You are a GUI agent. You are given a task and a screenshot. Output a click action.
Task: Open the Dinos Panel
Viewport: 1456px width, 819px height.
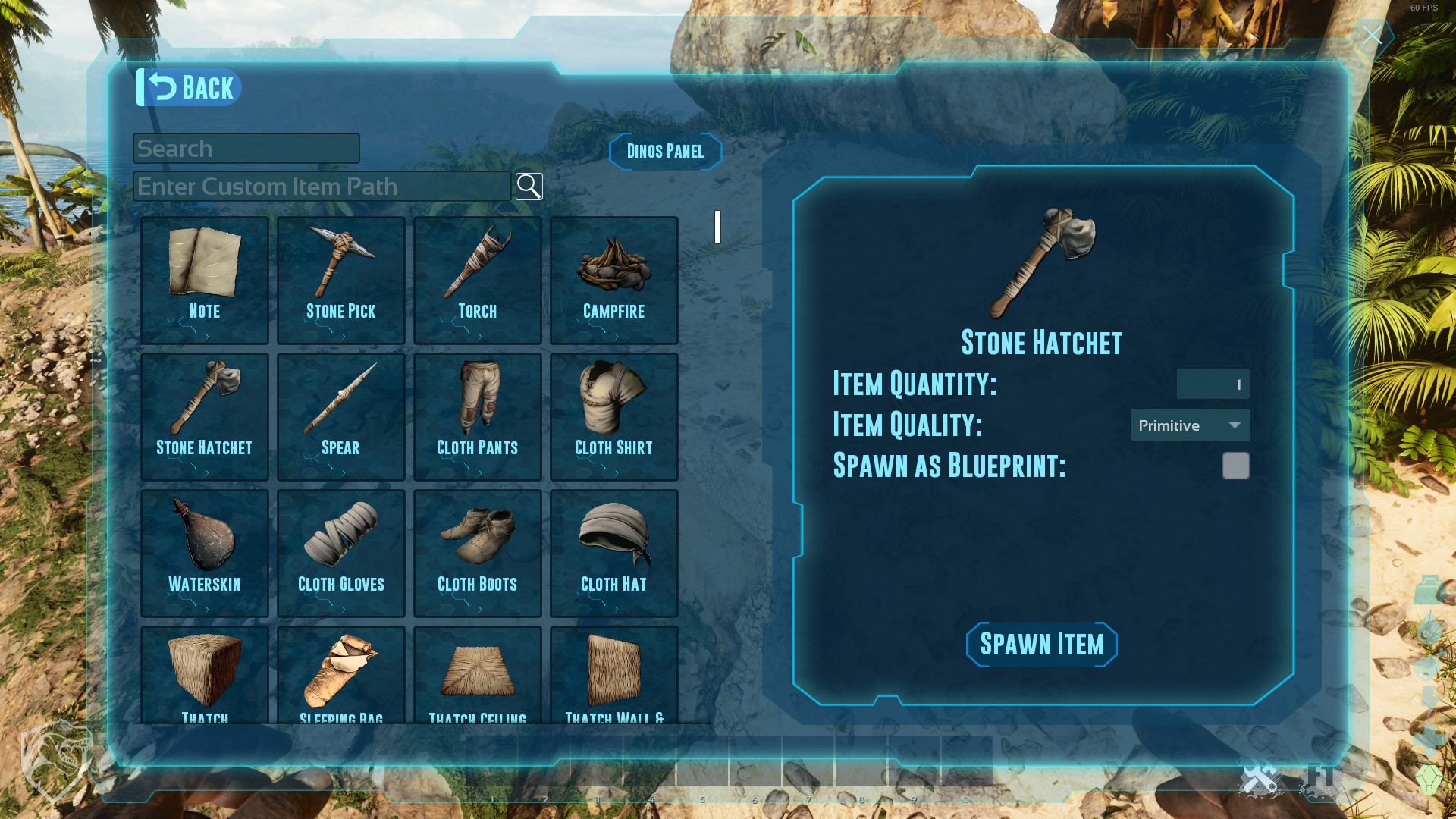tap(665, 152)
